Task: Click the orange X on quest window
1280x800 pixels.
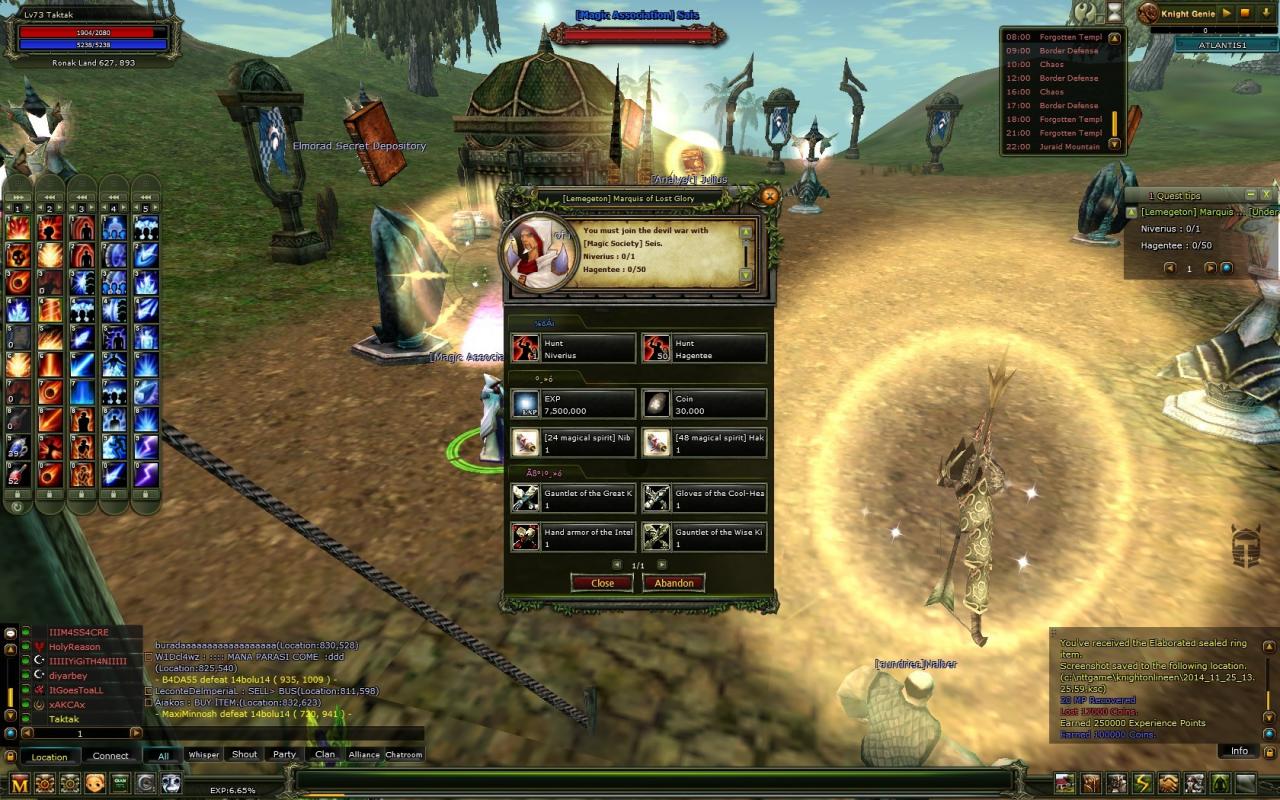Action: (x=769, y=197)
